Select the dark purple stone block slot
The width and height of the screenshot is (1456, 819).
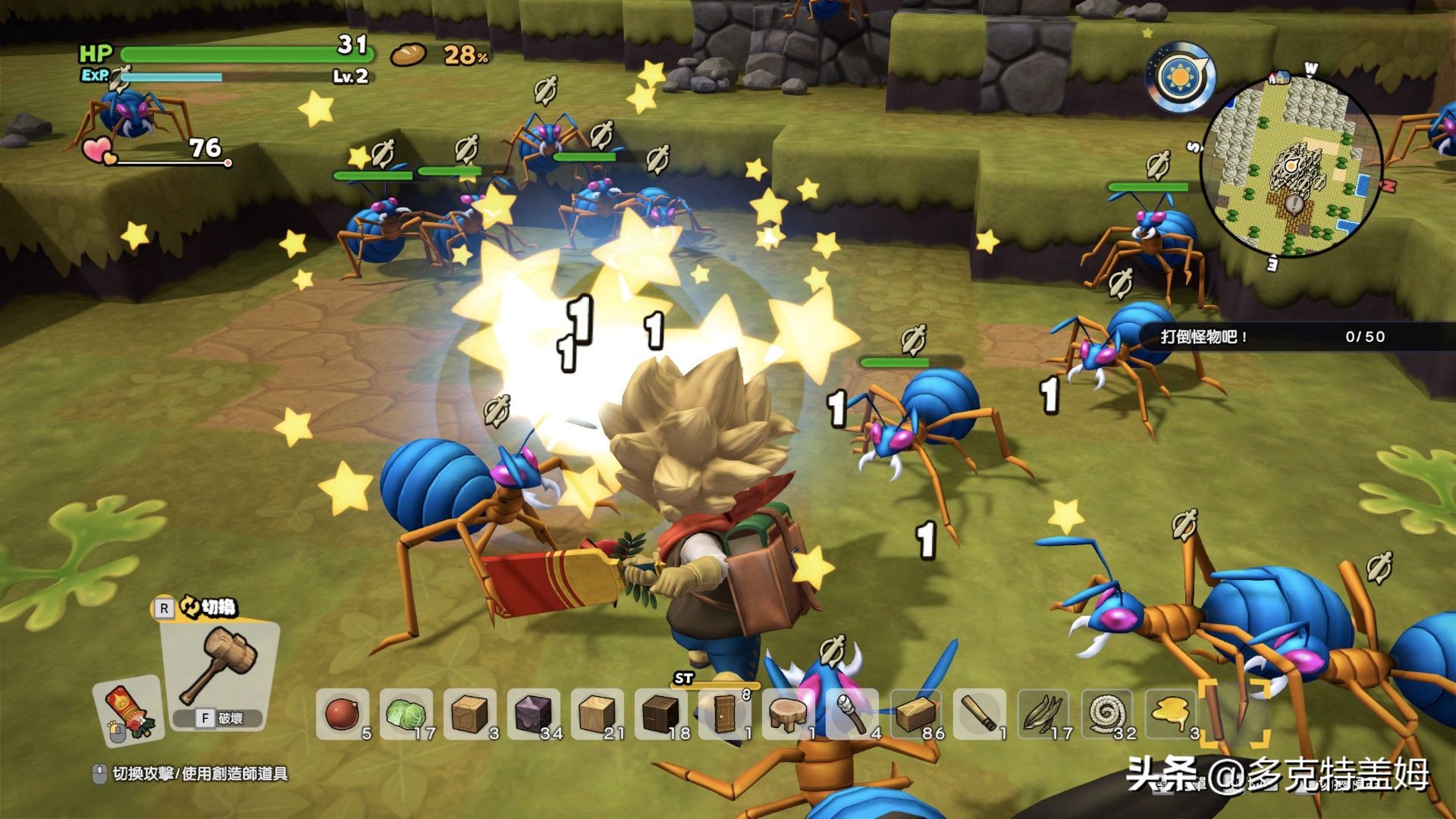point(532,714)
